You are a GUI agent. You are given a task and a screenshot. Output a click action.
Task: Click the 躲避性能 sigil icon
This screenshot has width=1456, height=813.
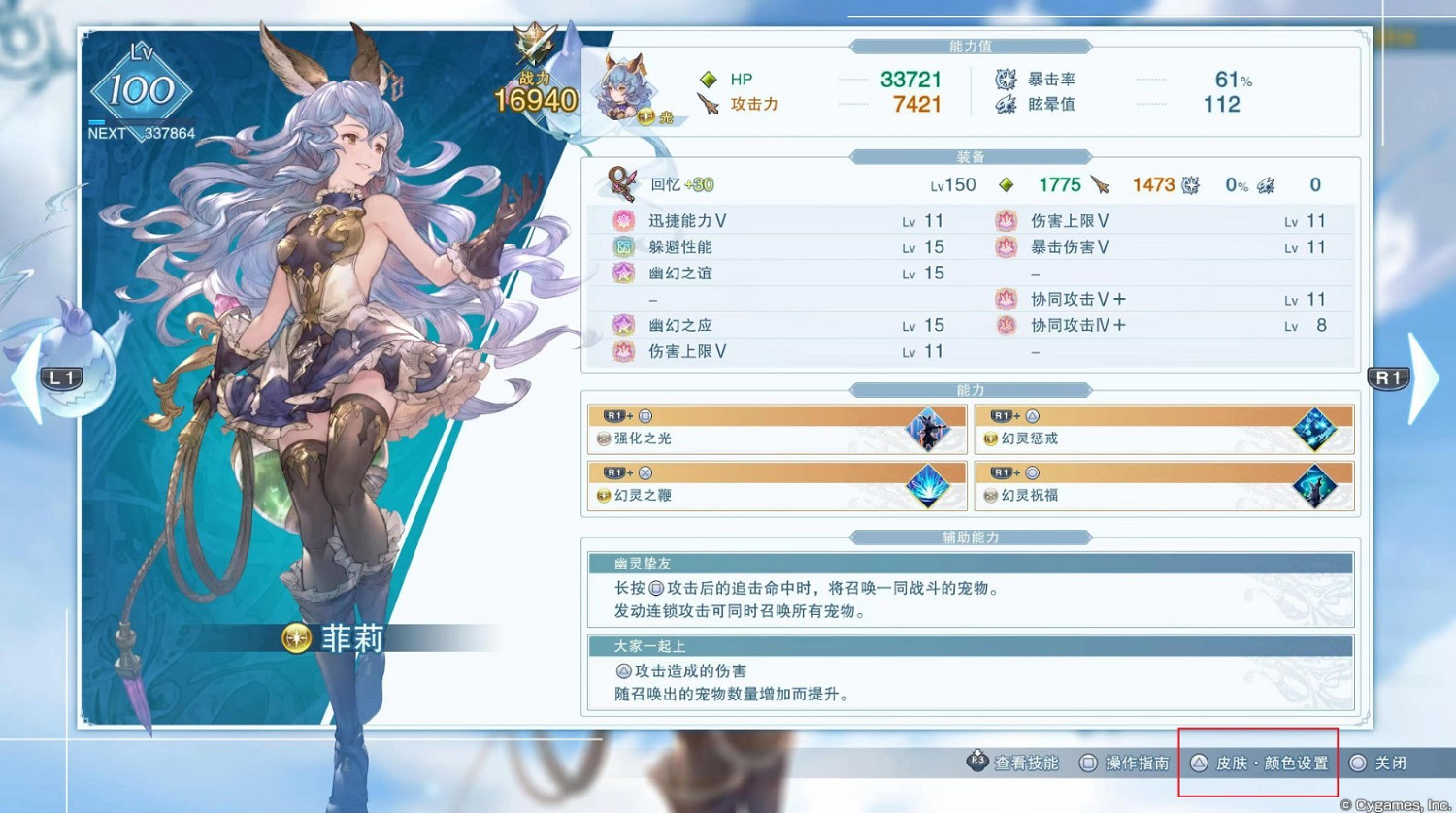pos(621,246)
